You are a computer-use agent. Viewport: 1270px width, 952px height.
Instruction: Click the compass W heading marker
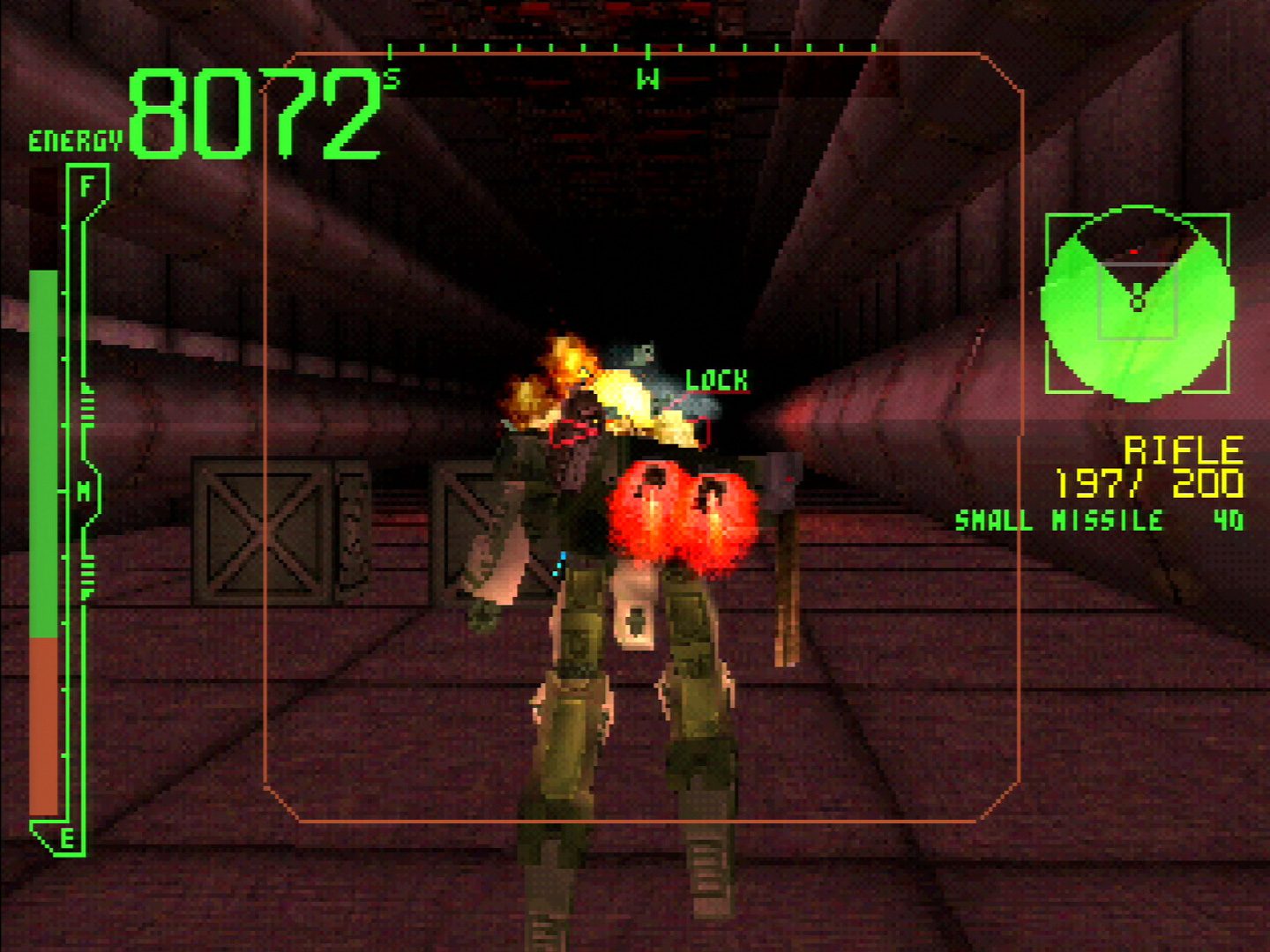coord(648,79)
